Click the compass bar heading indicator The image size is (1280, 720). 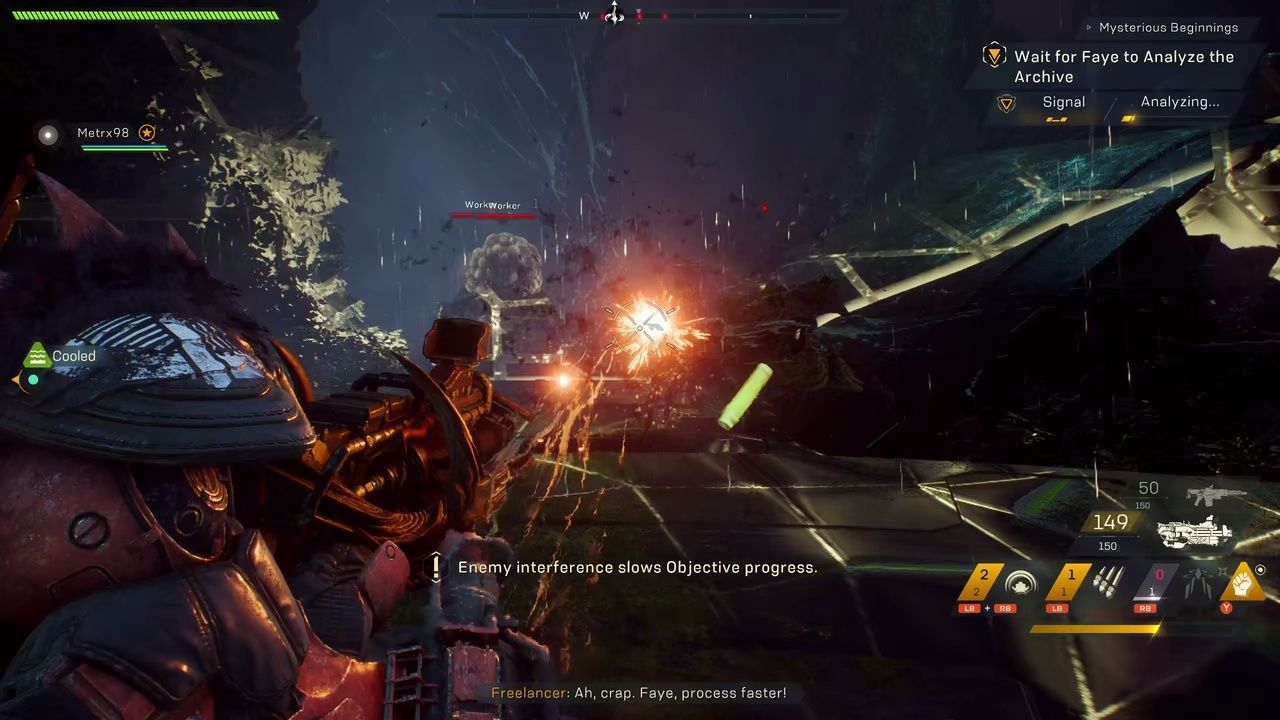point(613,15)
